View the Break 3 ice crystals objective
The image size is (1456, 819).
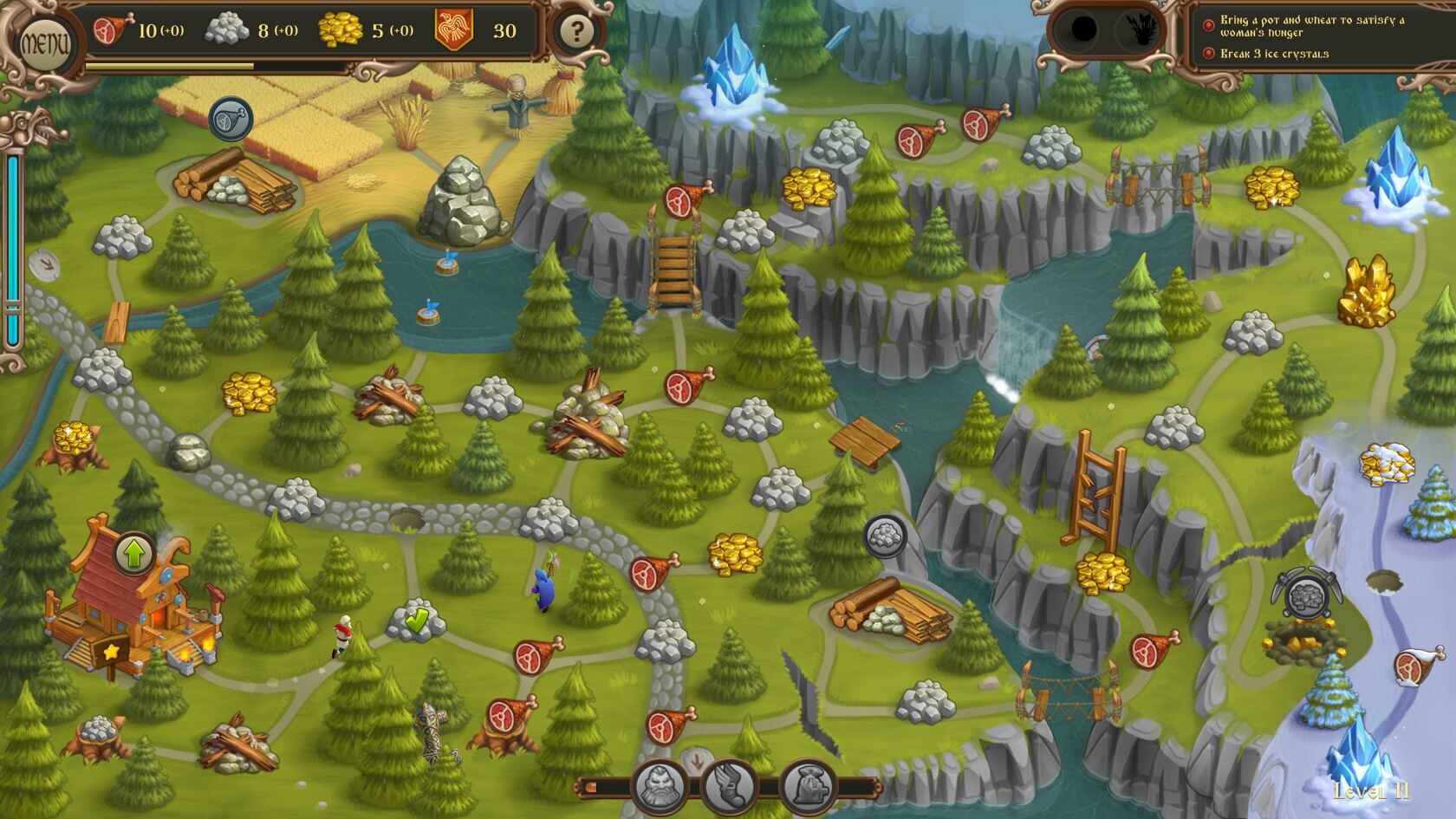click(x=1274, y=54)
